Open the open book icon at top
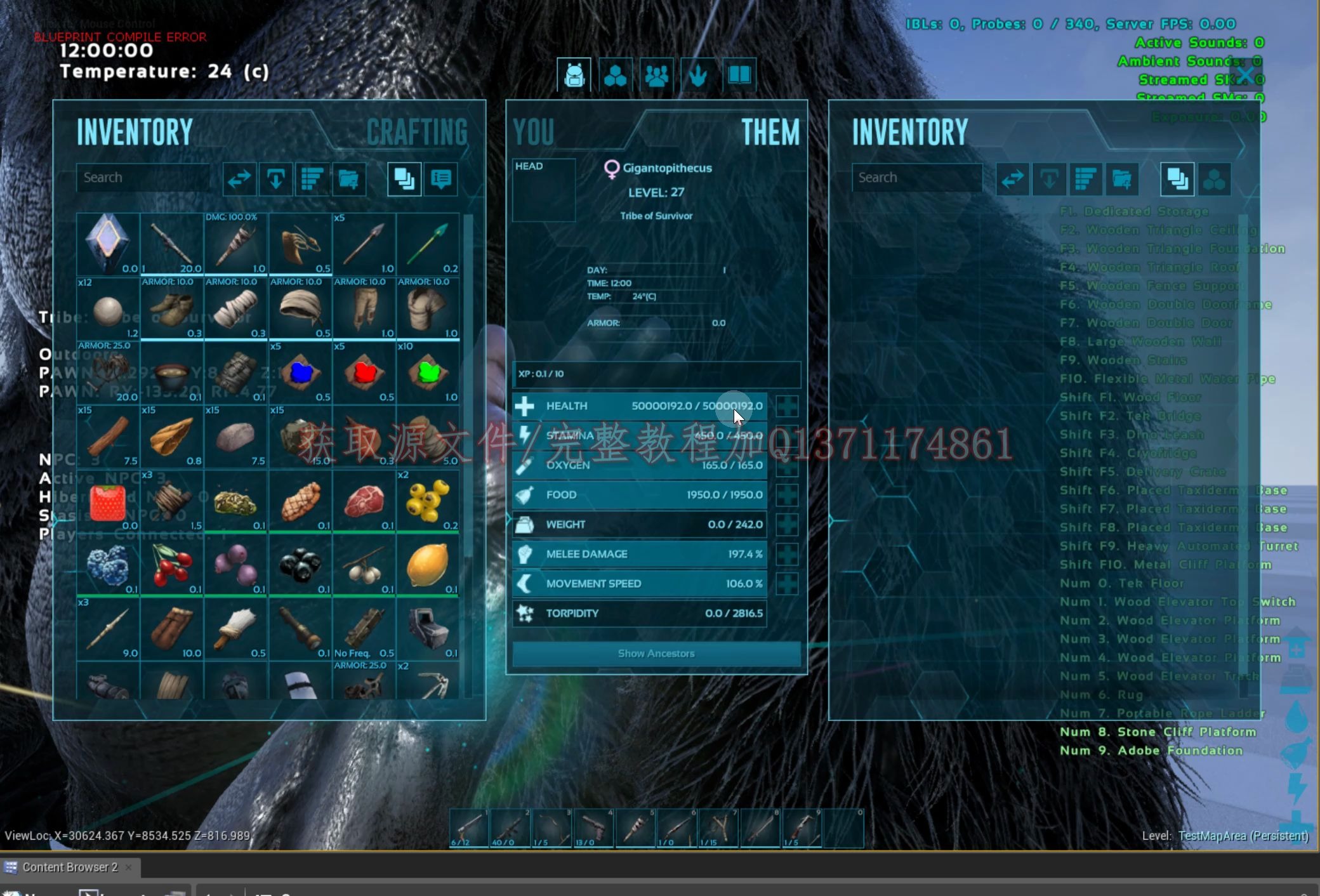 click(739, 76)
